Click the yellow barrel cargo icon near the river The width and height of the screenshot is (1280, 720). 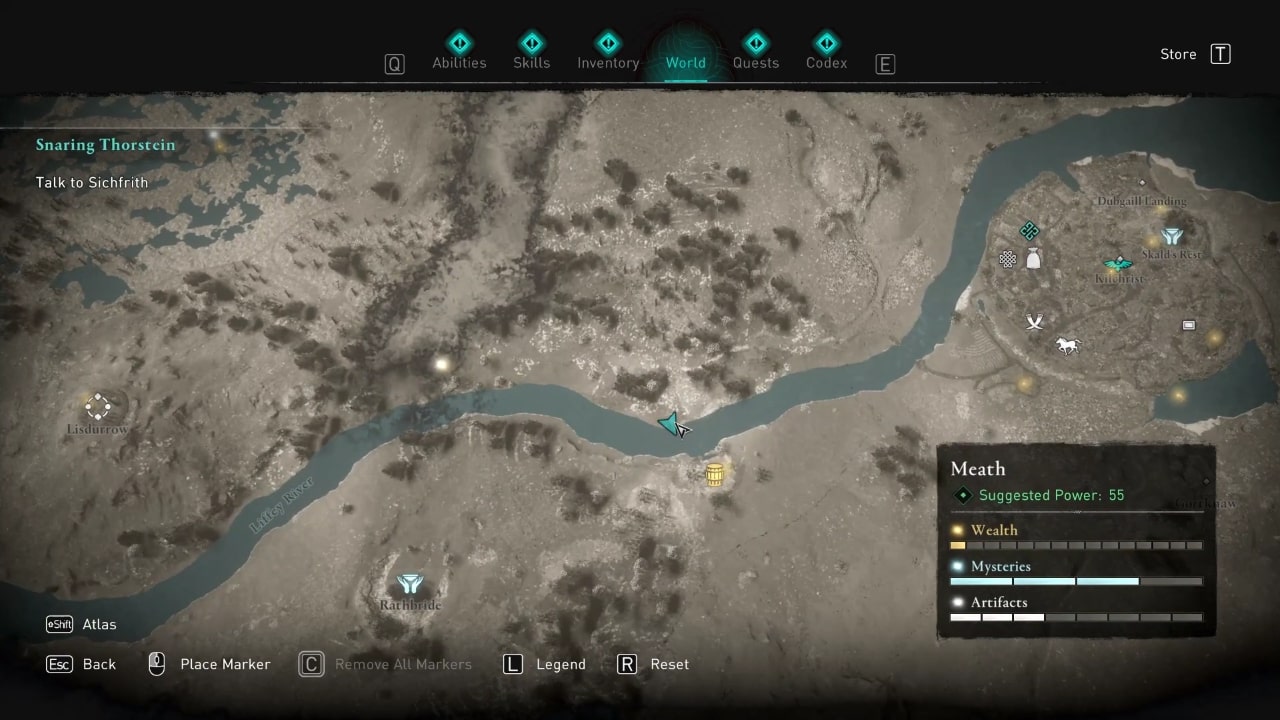tap(714, 474)
